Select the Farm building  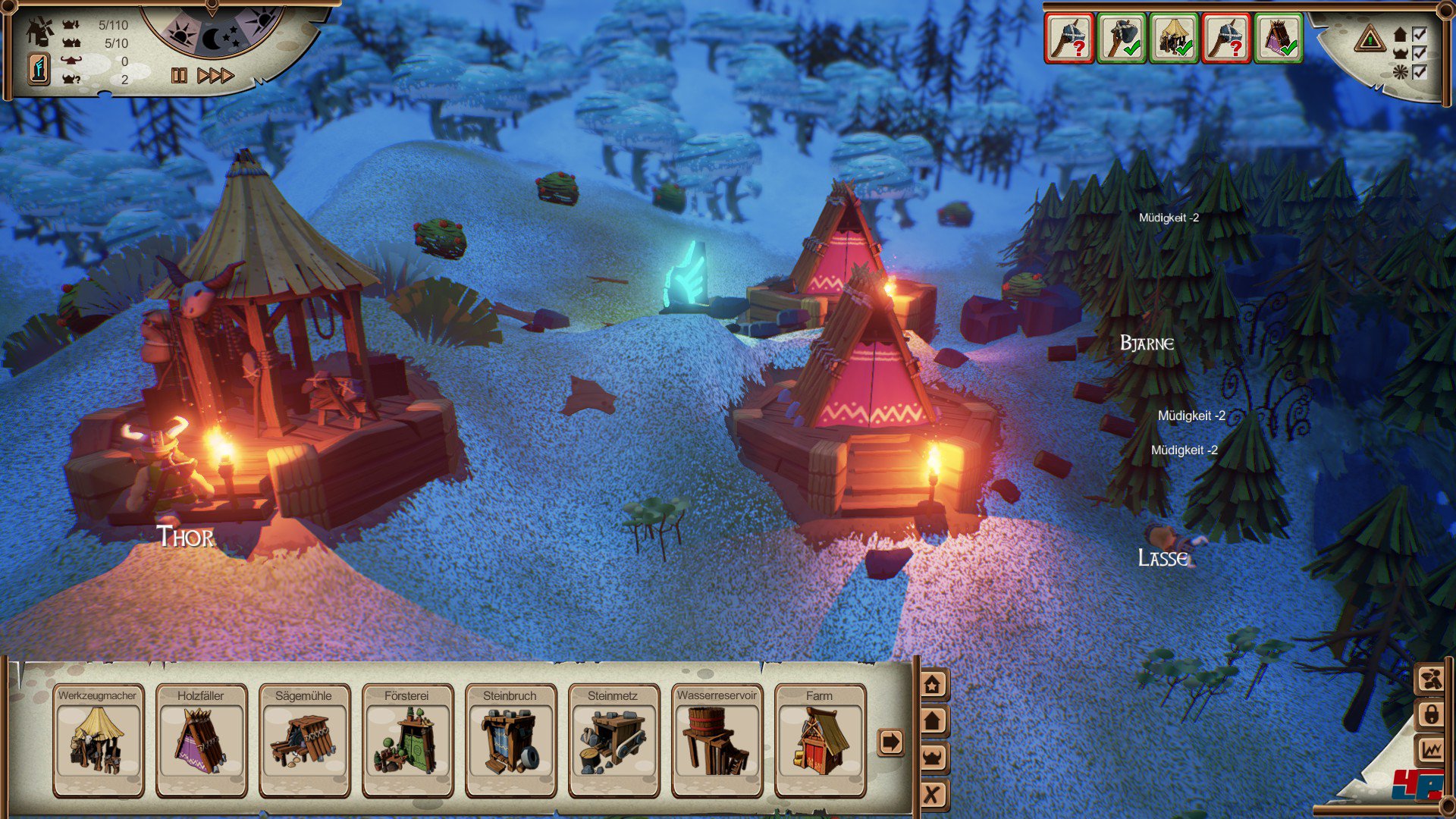click(820, 739)
